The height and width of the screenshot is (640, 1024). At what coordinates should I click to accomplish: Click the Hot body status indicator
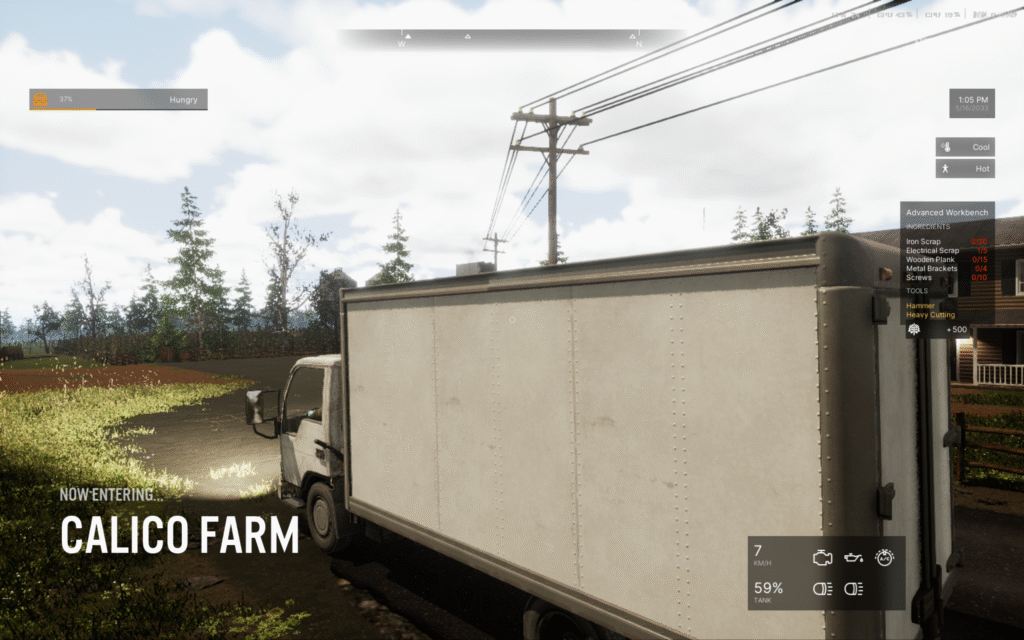click(x=965, y=169)
